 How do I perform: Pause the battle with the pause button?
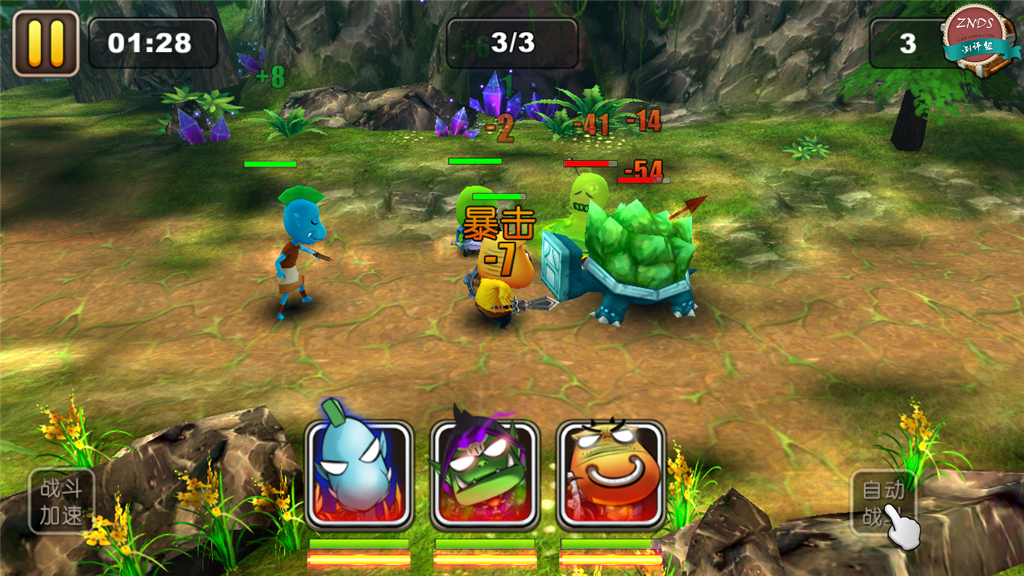coord(45,43)
